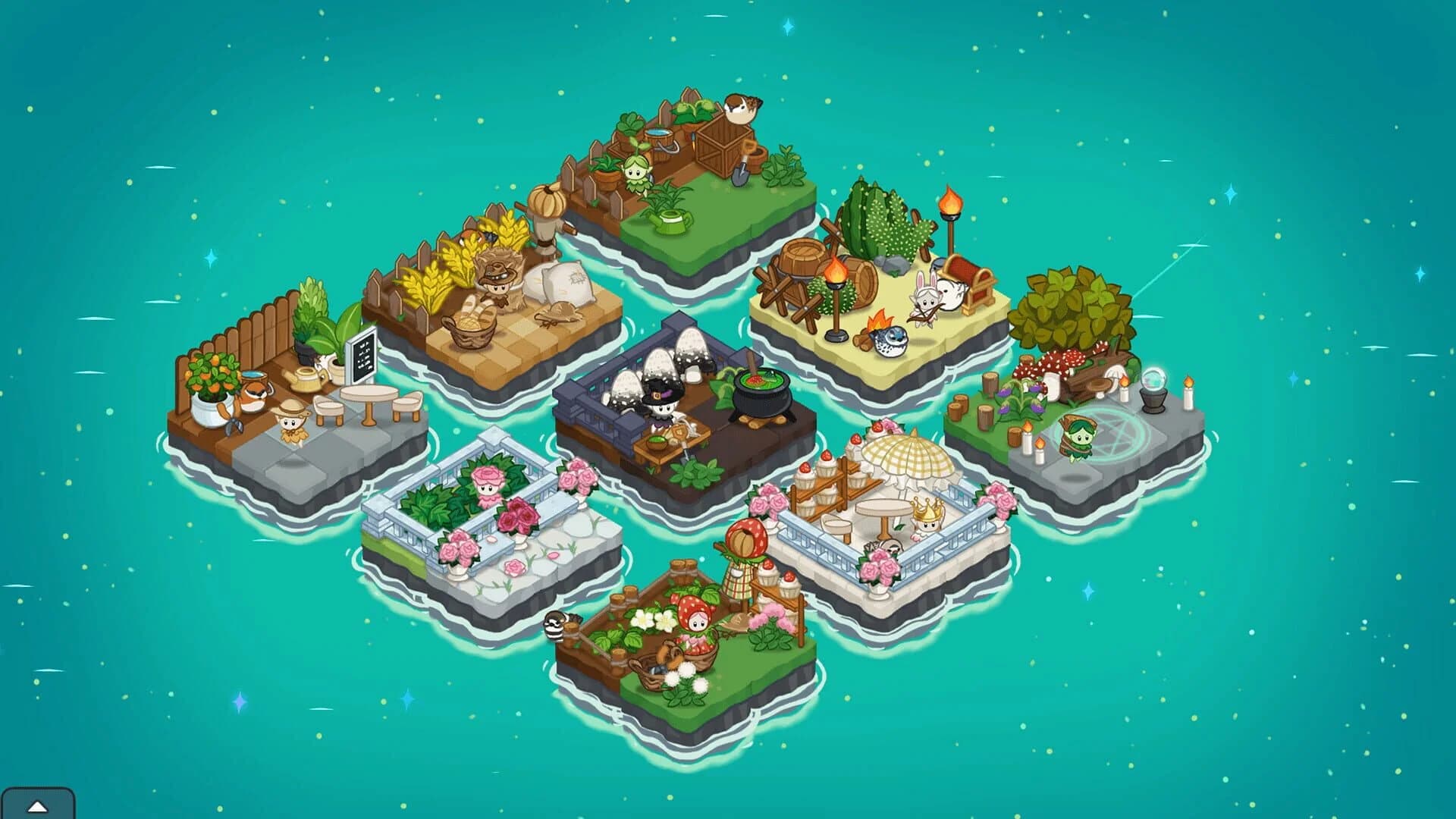
Task: Select the rabbit archer on the desert island
Action: [x=927, y=299]
